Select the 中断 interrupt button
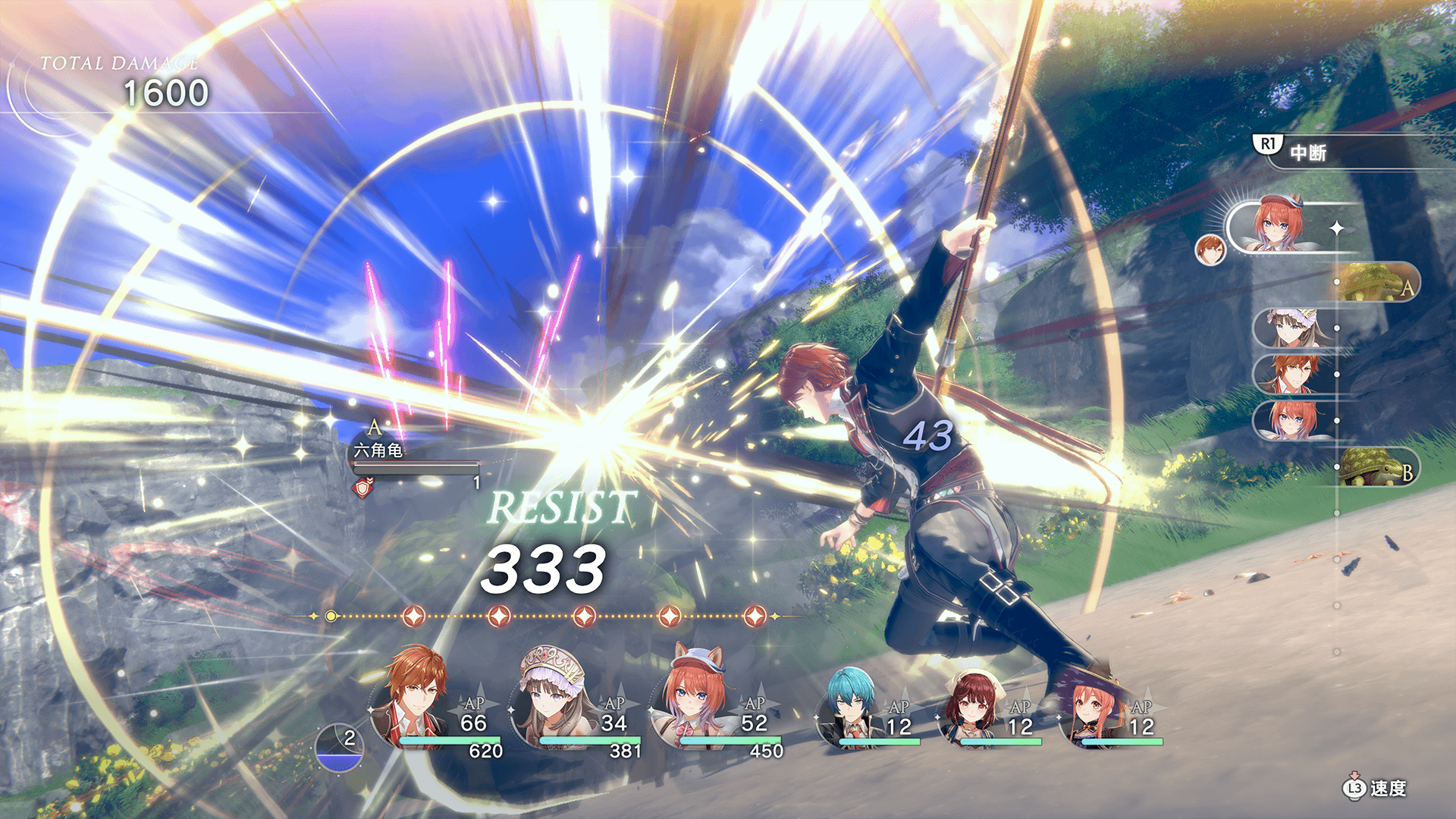Screen dimensions: 1456x819 point(1307,152)
